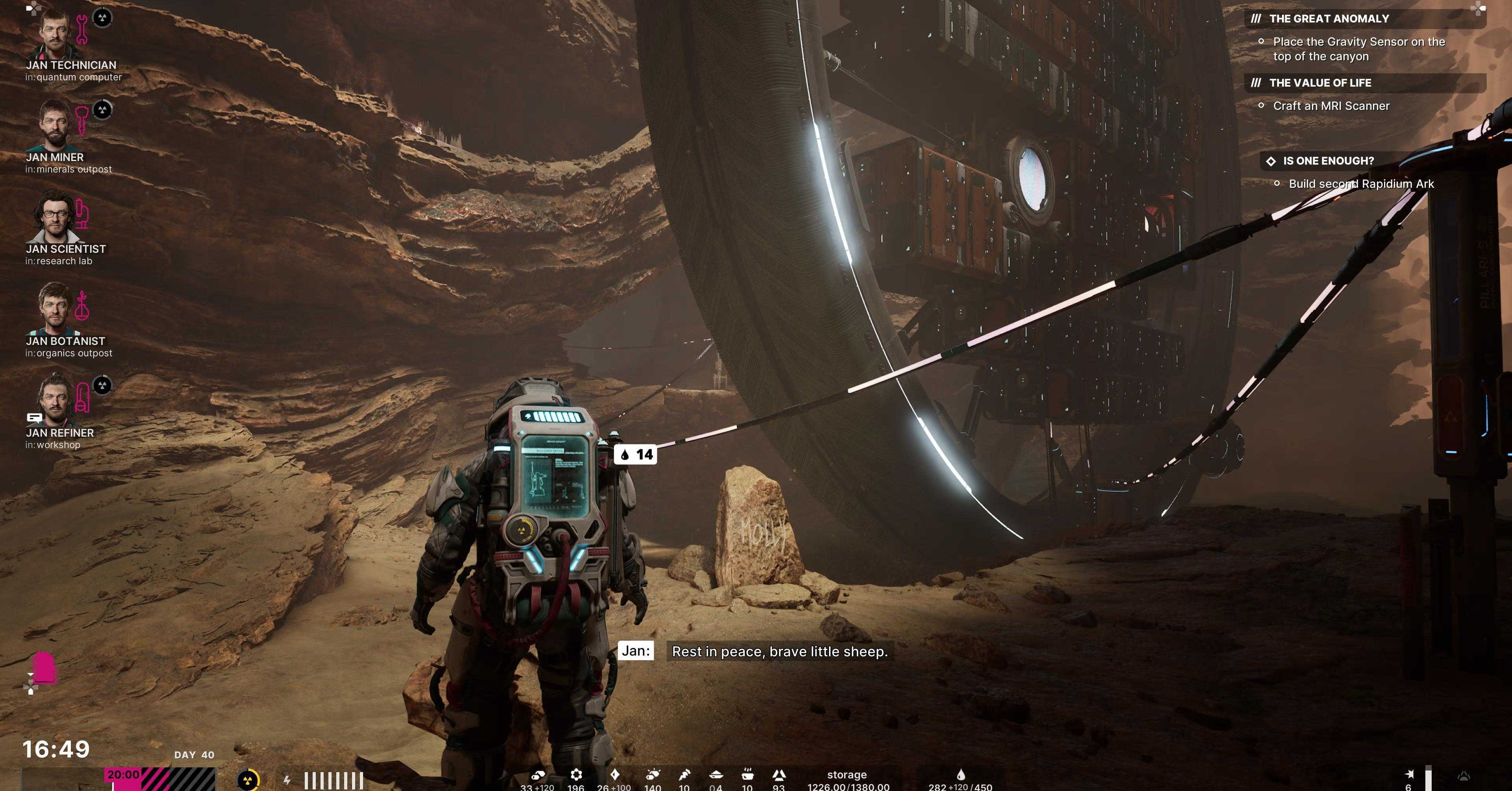Image resolution: width=1512 pixels, height=791 pixels.
Task: Open the pink journal cards icon
Action: pyautogui.click(x=43, y=669)
